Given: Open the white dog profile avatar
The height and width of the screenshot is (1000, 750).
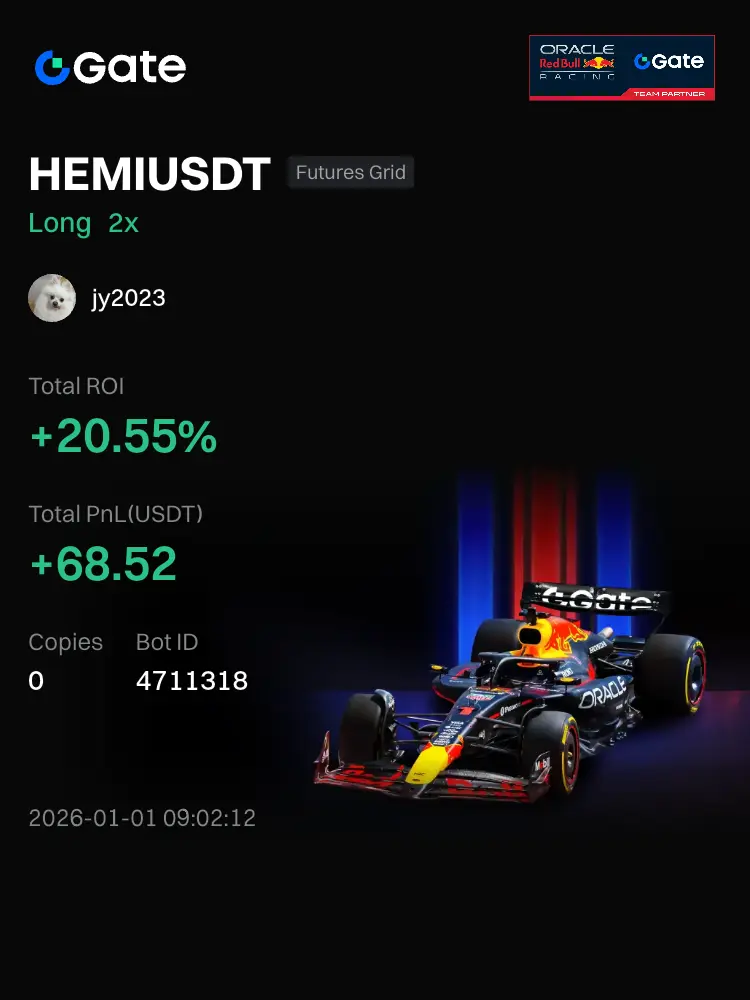Looking at the screenshot, I should tap(52, 298).
